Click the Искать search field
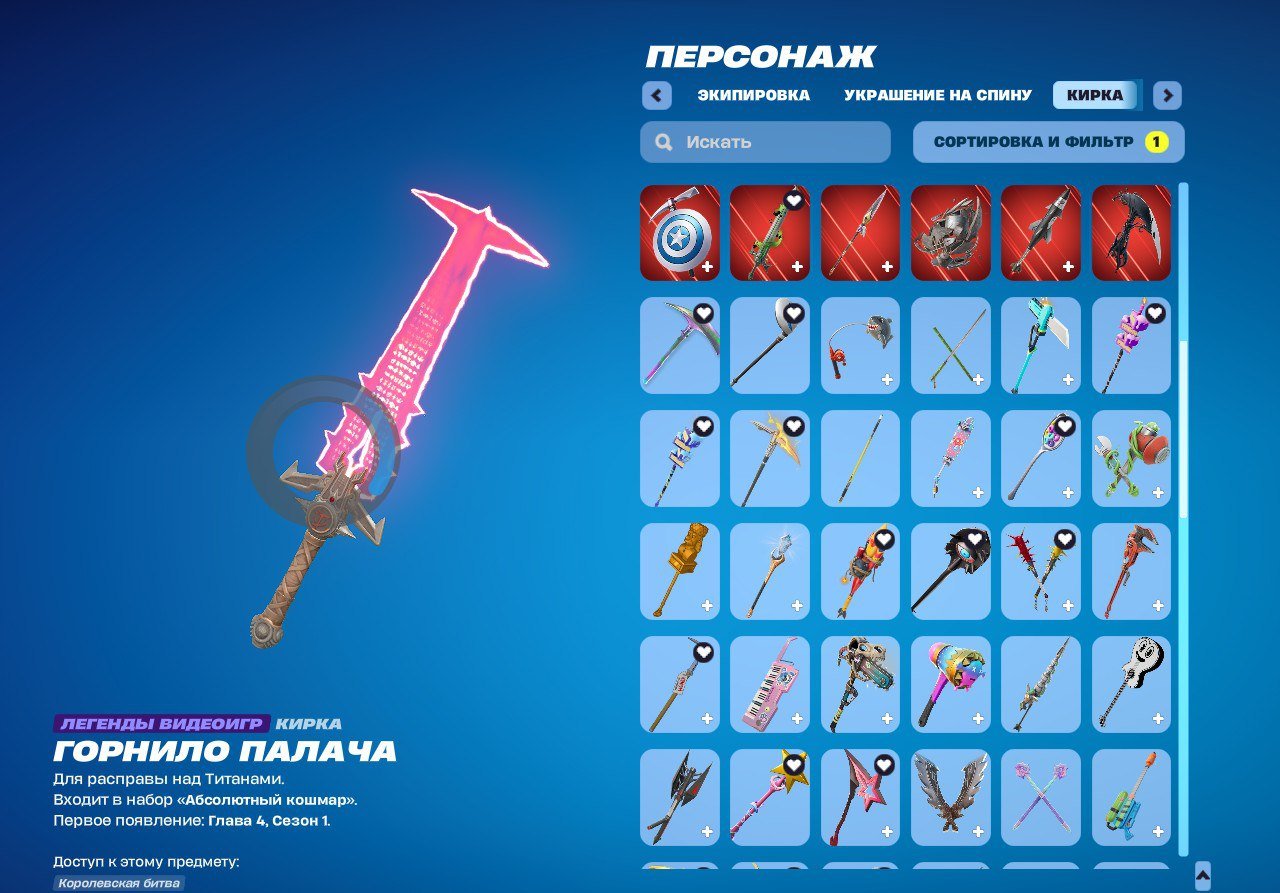1280x893 pixels. tap(764, 141)
